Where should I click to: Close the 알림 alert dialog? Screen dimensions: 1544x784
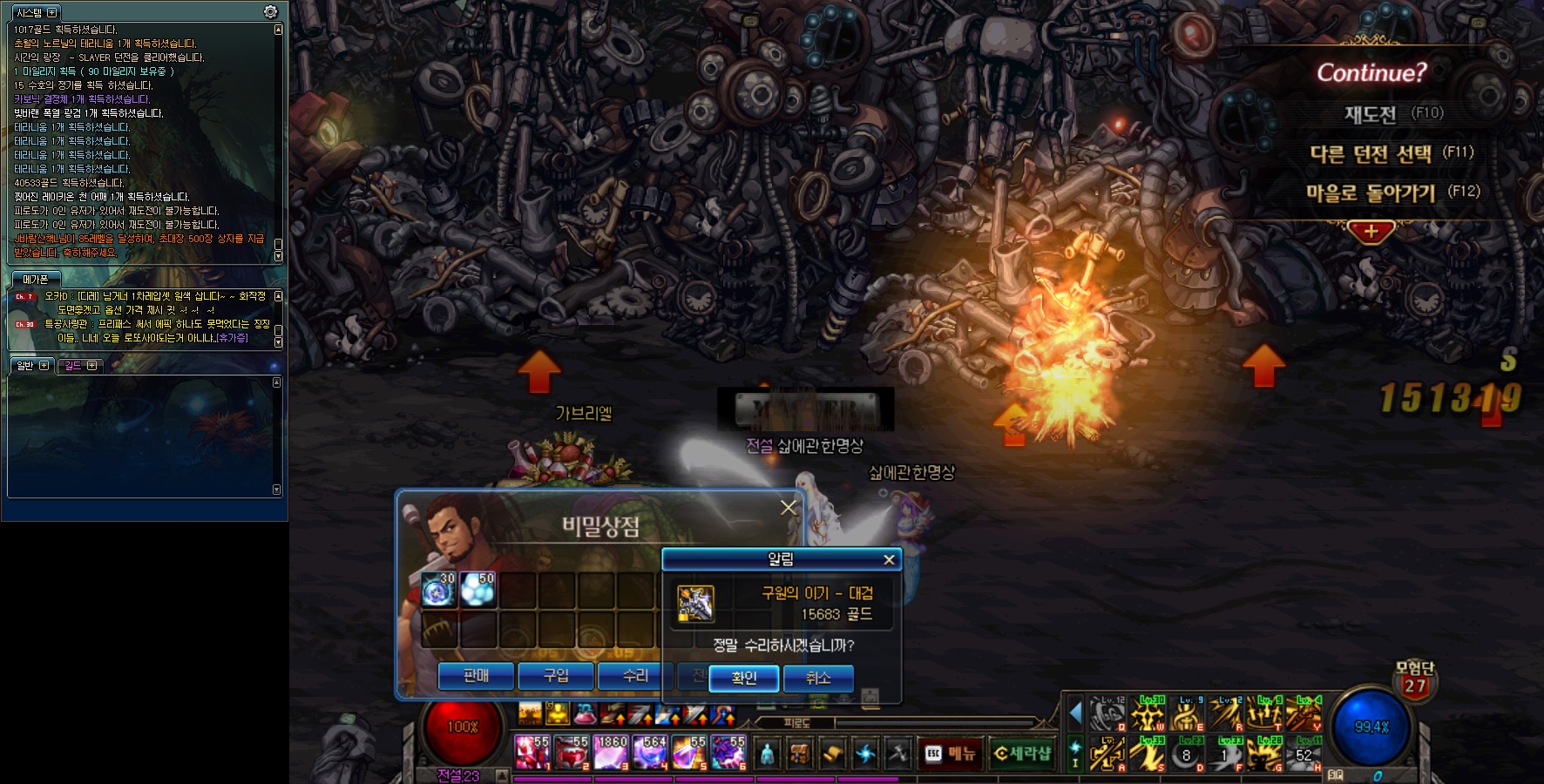889,559
